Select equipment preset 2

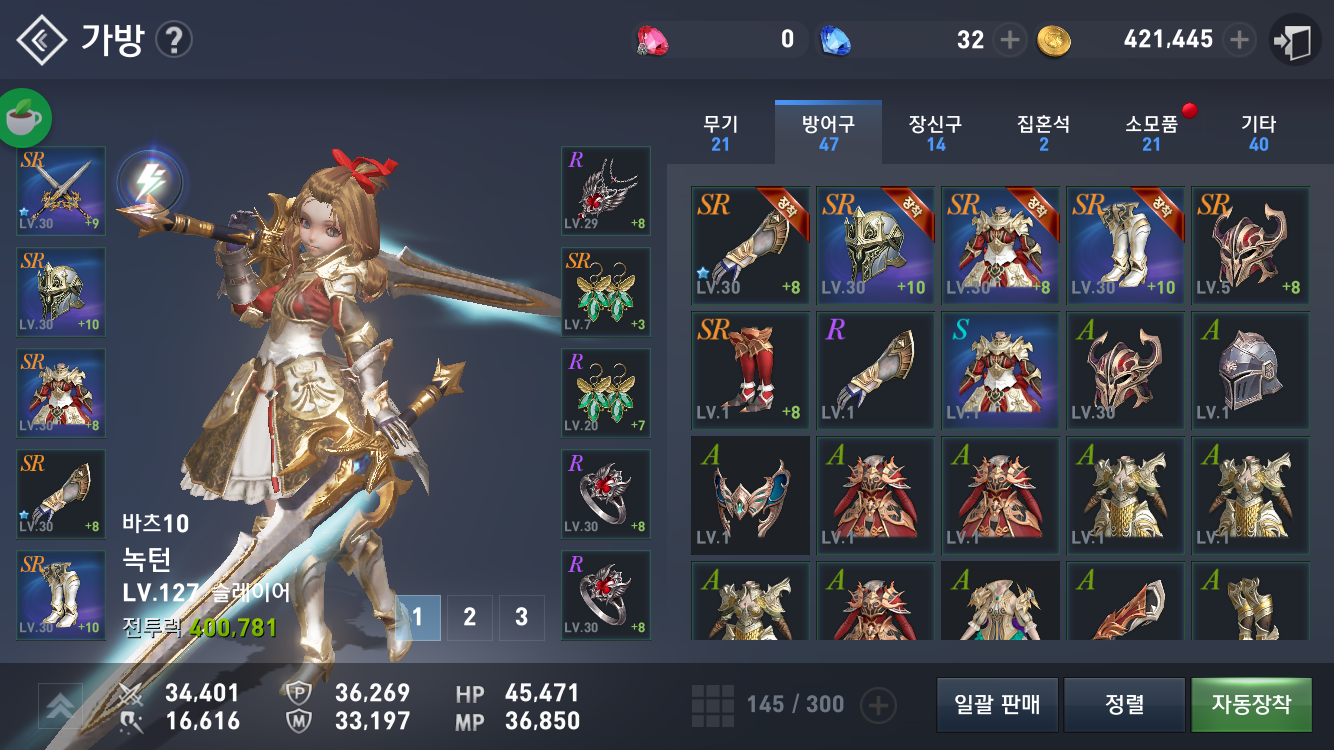(469, 617)
